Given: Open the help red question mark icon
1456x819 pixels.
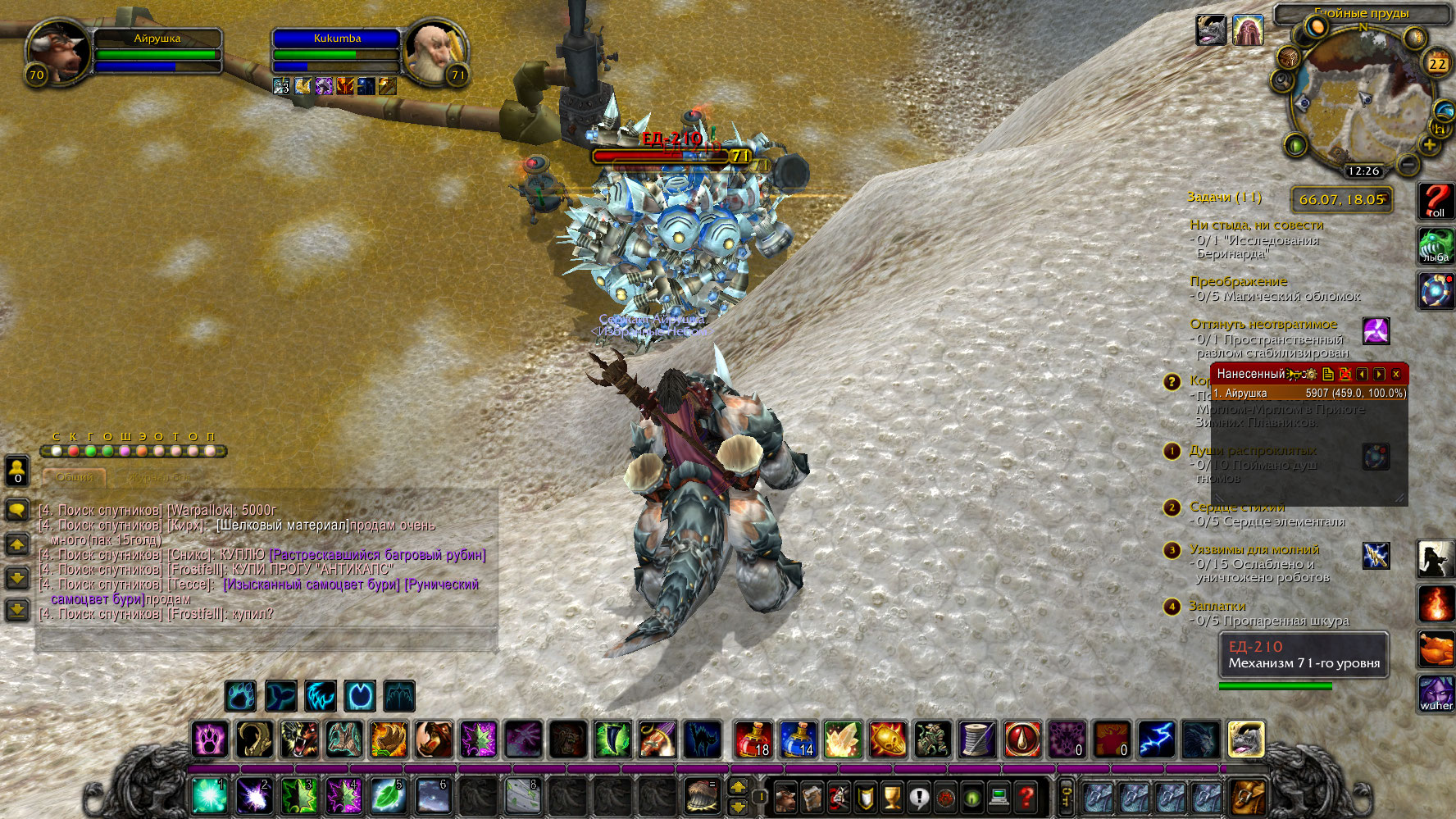Looking at the screenshot, I should tap(1026, 796).
